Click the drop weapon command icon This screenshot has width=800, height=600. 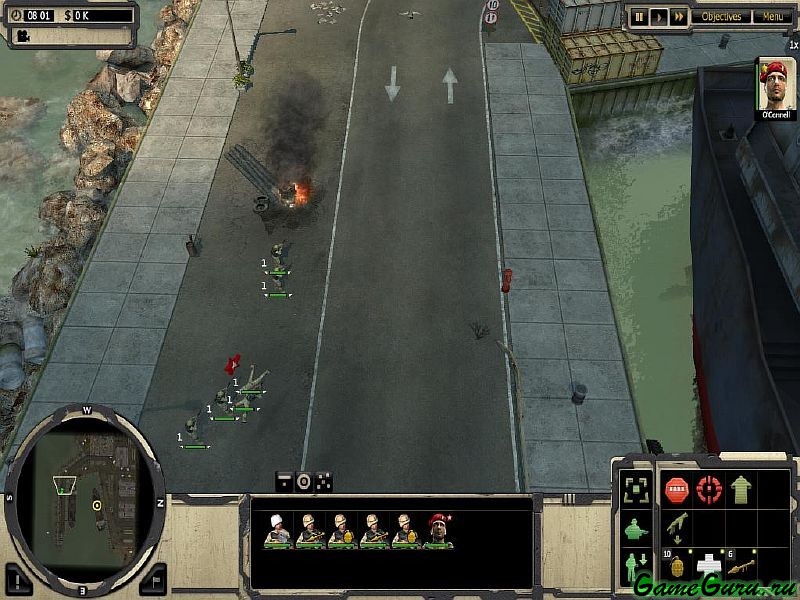point(676,526)
